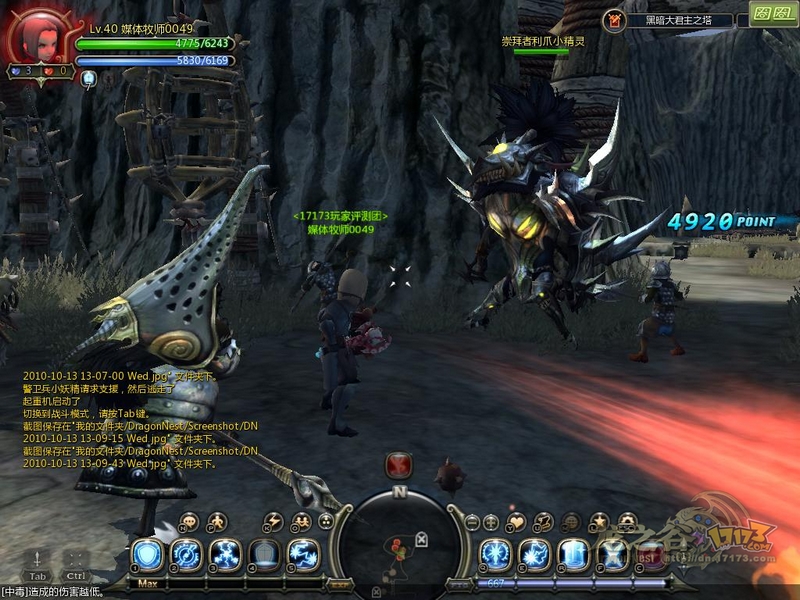Cast the lightning burst skill in slot 3

click(x=225, y=554)
